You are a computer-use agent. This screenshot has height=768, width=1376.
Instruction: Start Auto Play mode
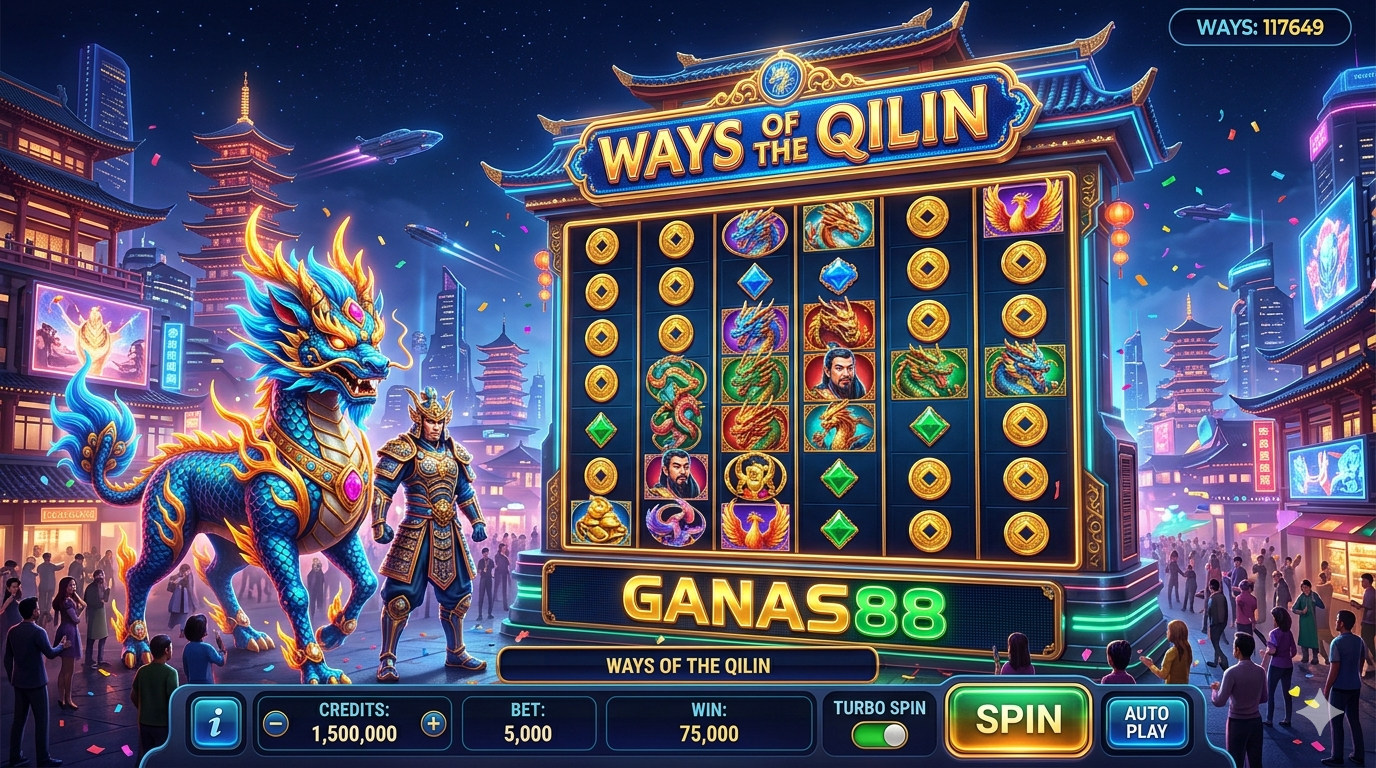(1146, 722)
